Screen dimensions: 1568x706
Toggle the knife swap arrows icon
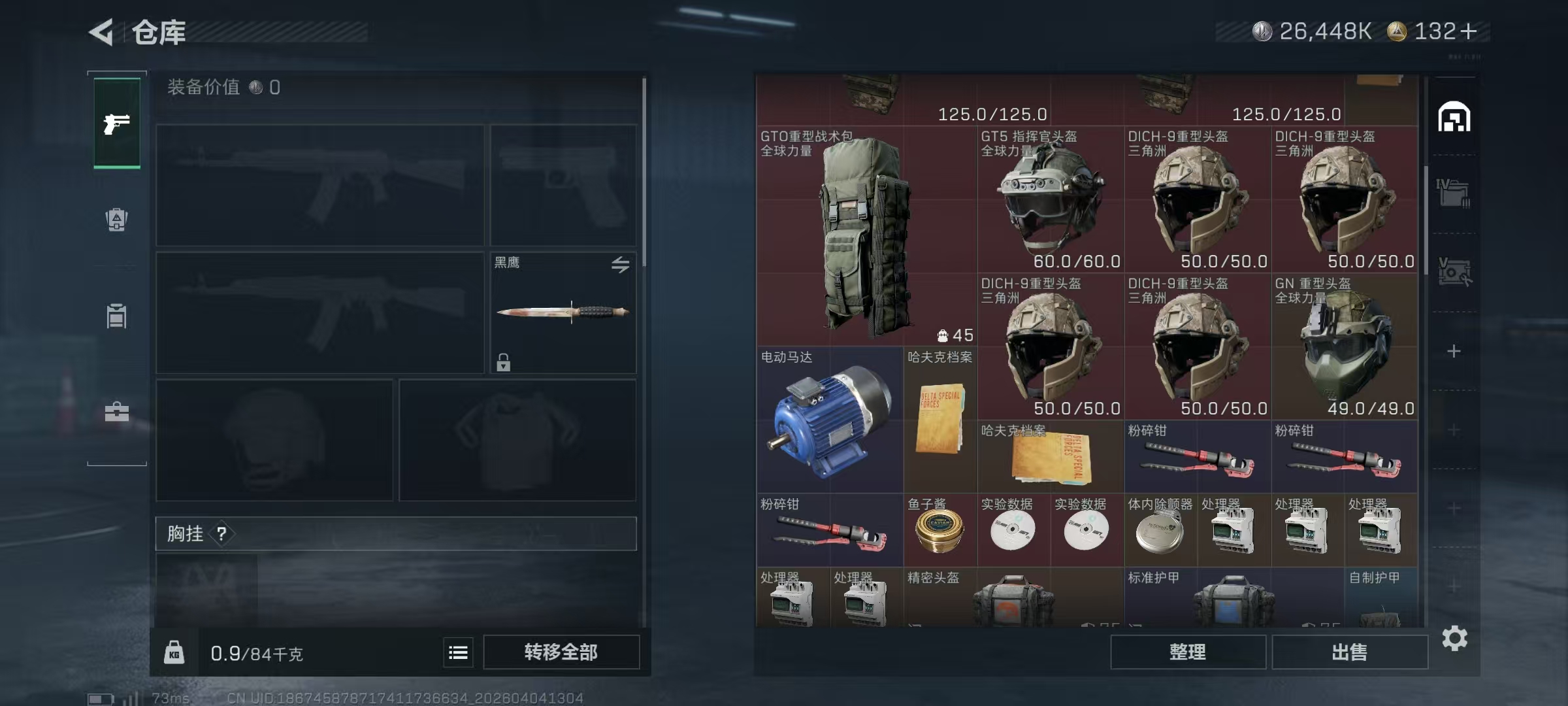(x=620, y=264)
